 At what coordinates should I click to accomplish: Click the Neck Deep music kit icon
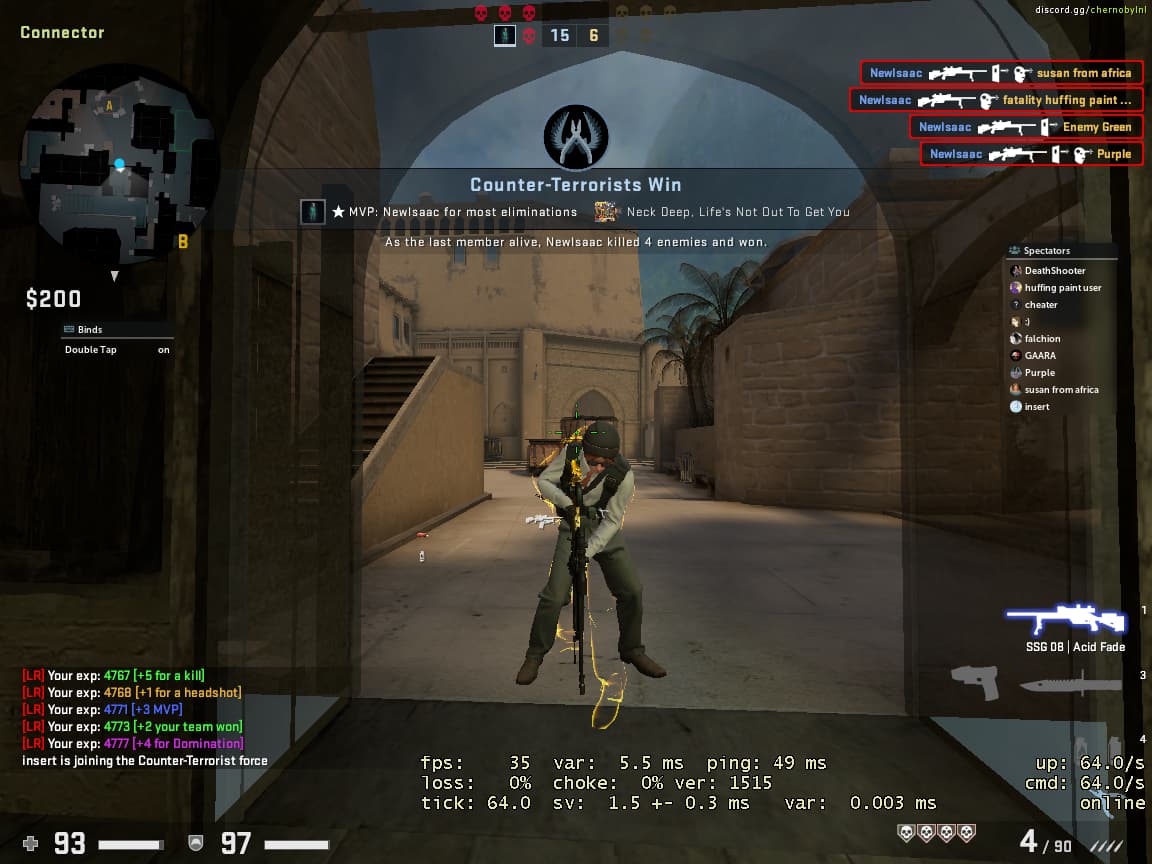606,212
